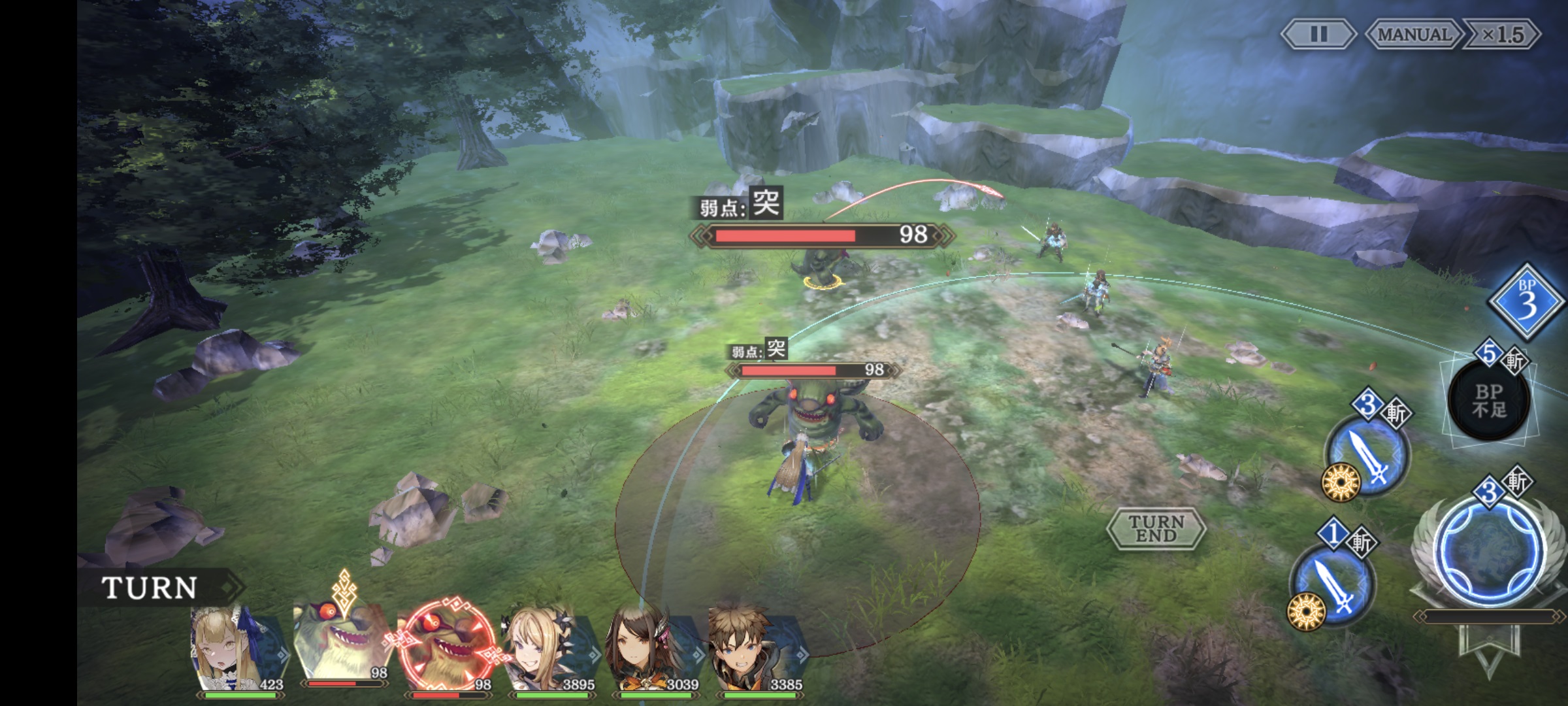Select the red-targeted goblin portrait in turn order
Screen dimensions: 1568x706
click(447, 647)
